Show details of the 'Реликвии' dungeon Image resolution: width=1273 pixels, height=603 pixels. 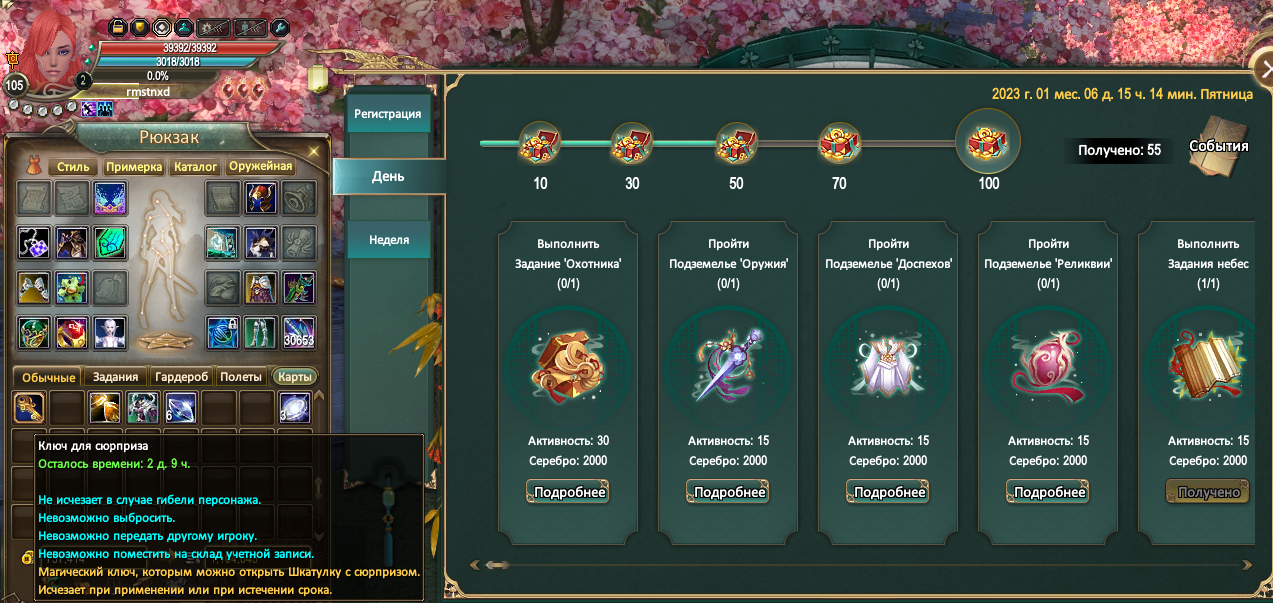tap(1048, 492)
